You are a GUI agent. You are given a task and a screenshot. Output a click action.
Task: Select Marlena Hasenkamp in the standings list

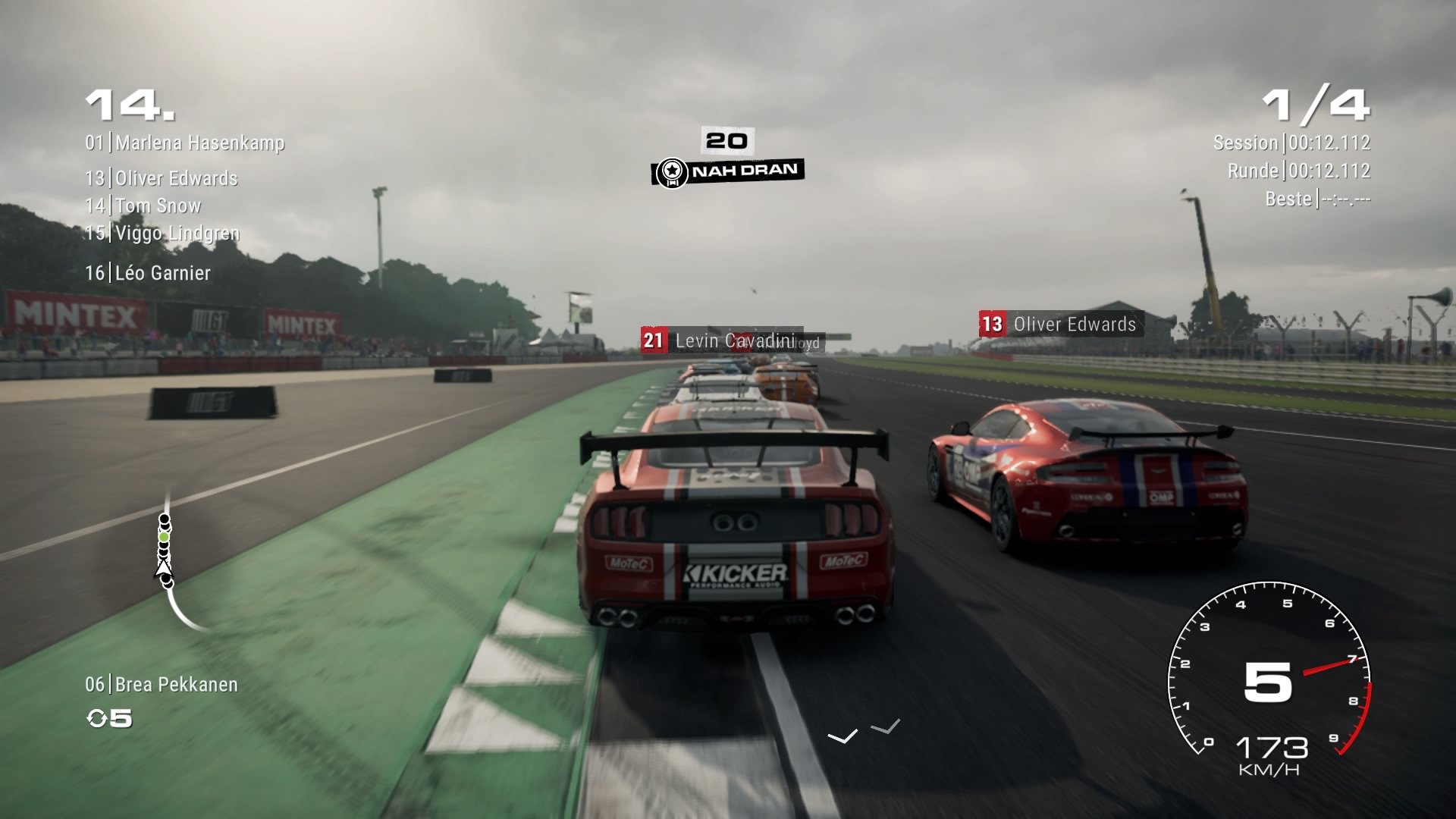click(185, 143)
